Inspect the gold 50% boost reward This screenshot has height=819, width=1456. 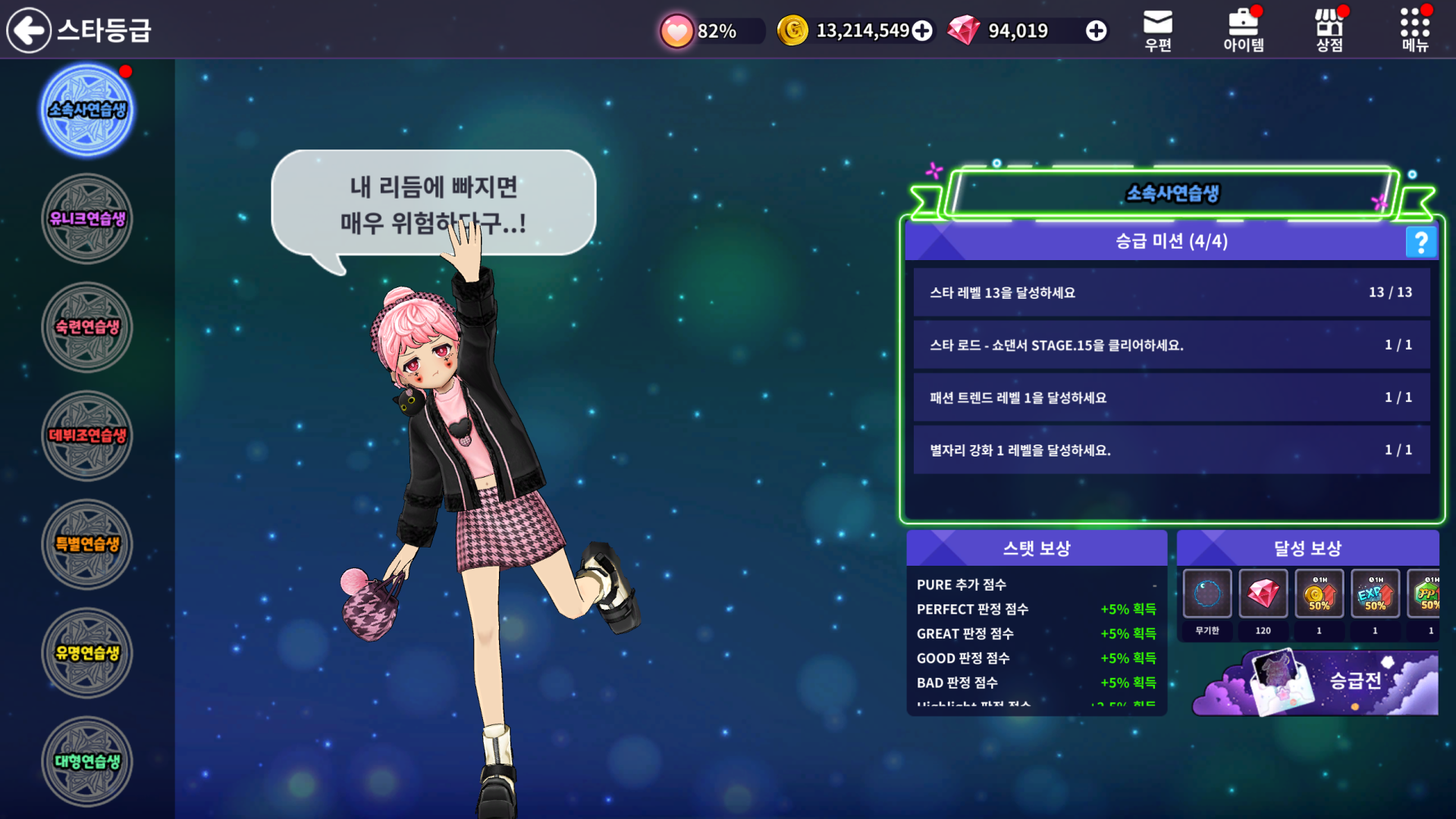point(1319,595)
